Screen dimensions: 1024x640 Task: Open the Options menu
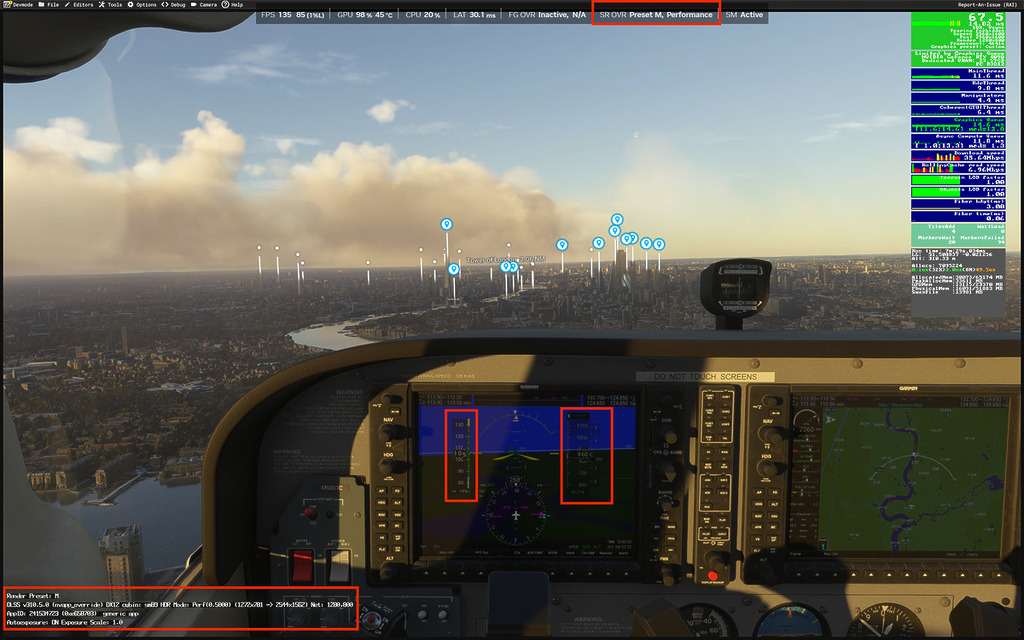[x=146, y=4]
